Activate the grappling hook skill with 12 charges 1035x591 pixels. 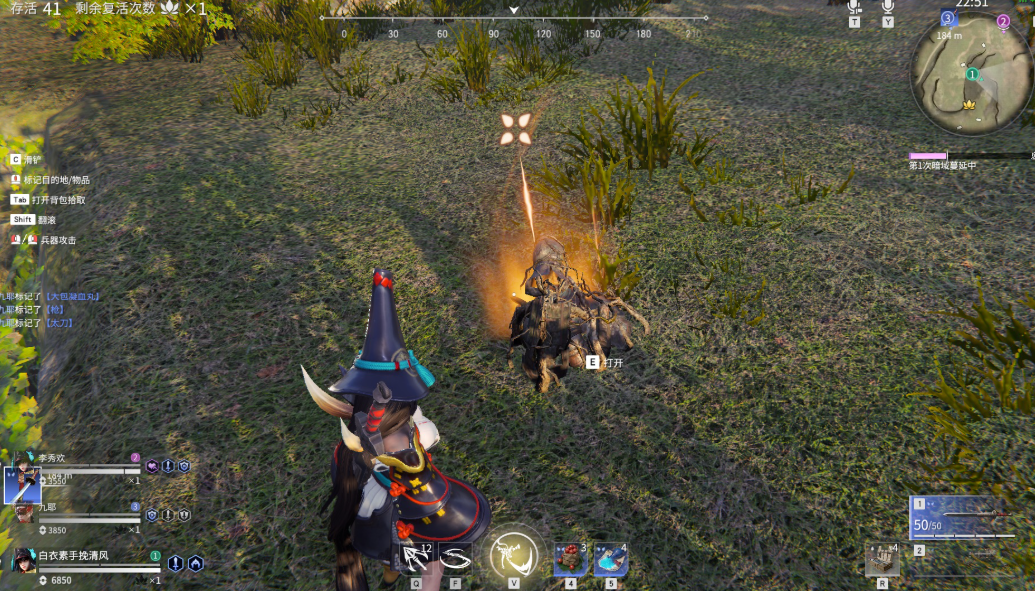[x=416, y=558]
